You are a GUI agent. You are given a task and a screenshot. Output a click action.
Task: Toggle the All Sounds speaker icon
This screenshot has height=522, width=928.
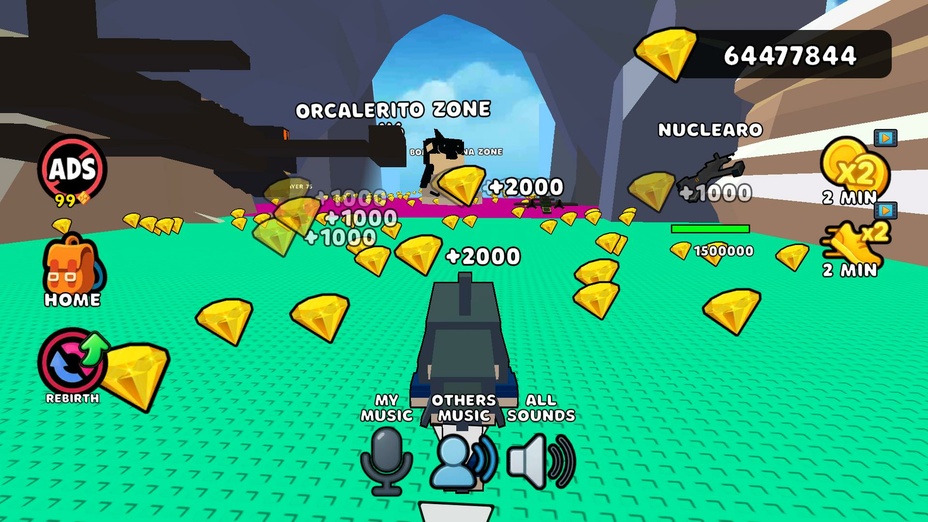point(540,459)
